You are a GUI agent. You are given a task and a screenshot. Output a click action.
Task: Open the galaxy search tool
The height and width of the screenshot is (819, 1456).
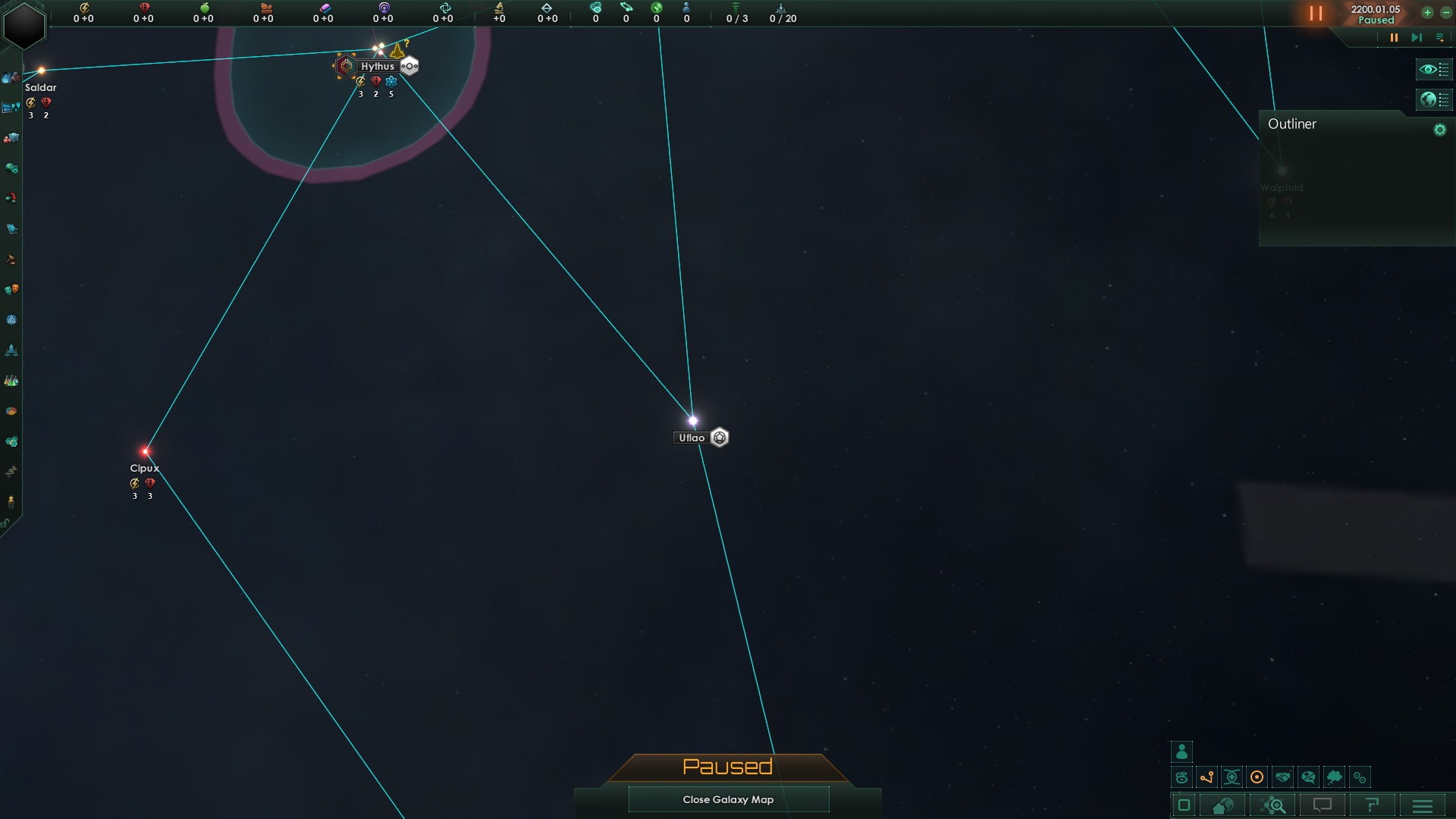[1273, 806]
